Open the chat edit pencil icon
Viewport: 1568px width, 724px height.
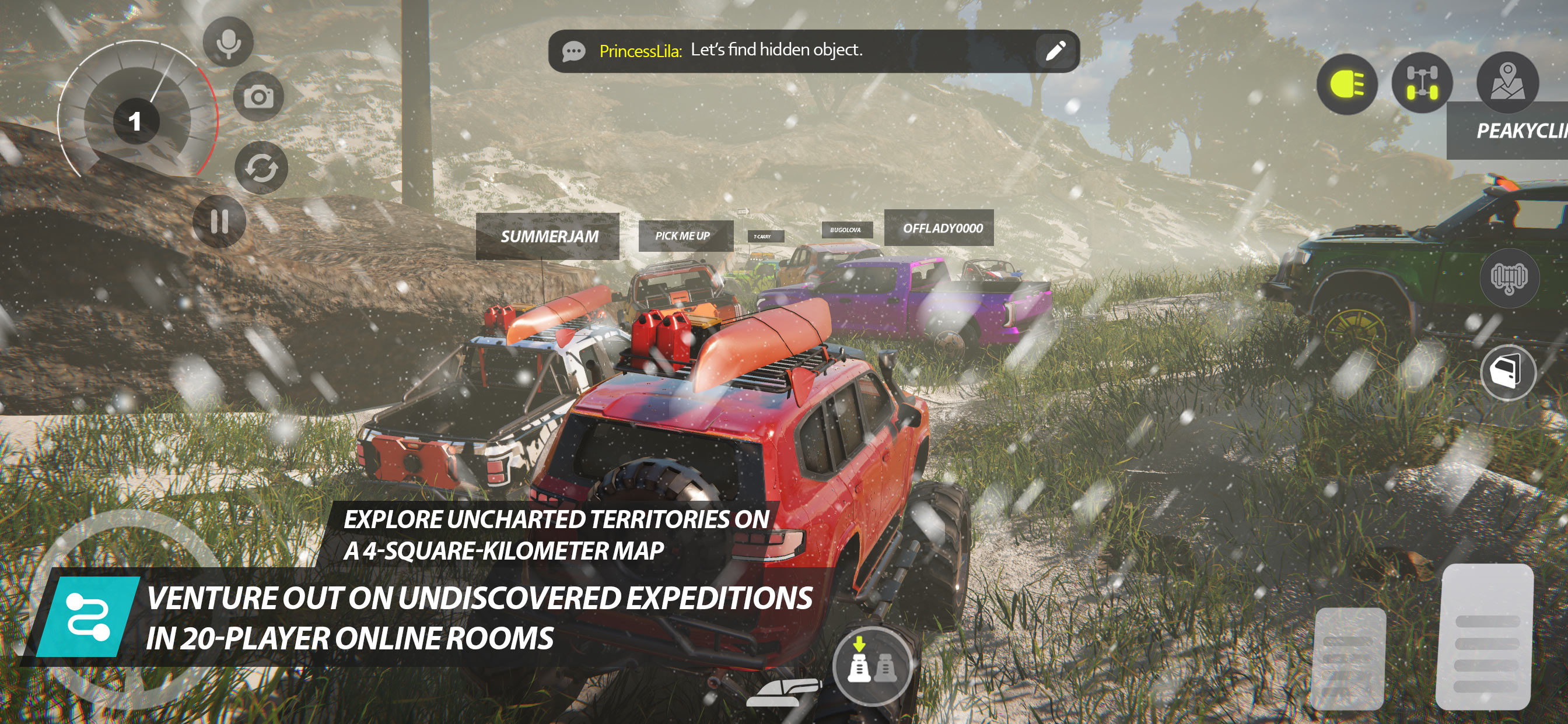click(x=1055, y=51)
